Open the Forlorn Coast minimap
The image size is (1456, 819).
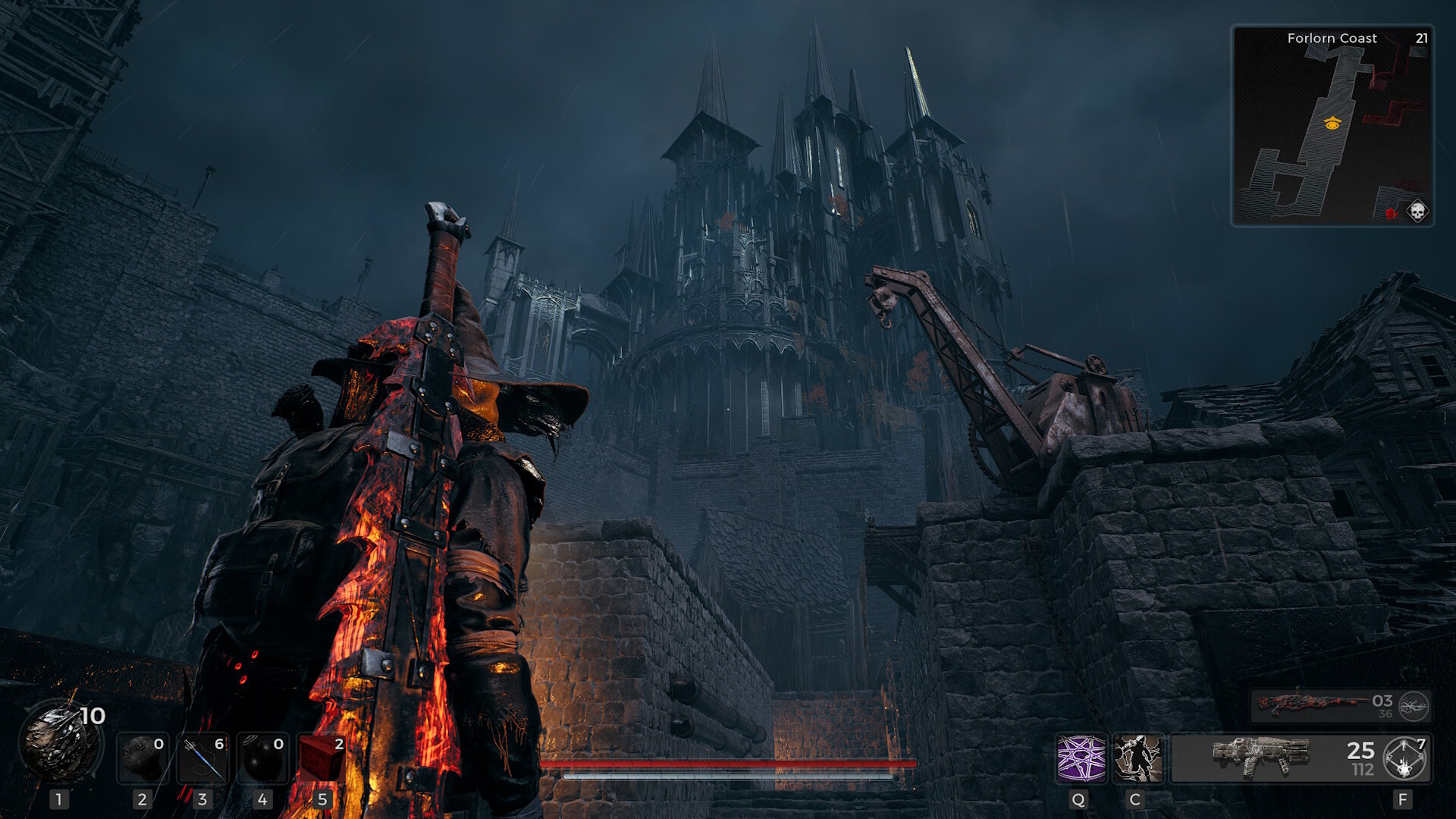coord(1332,125)
